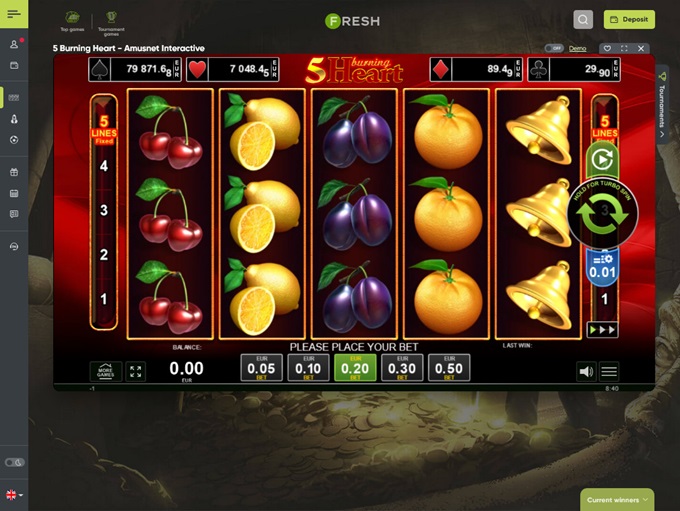
Task: Start autoplay with the green play button
Action: coord(602,159)
